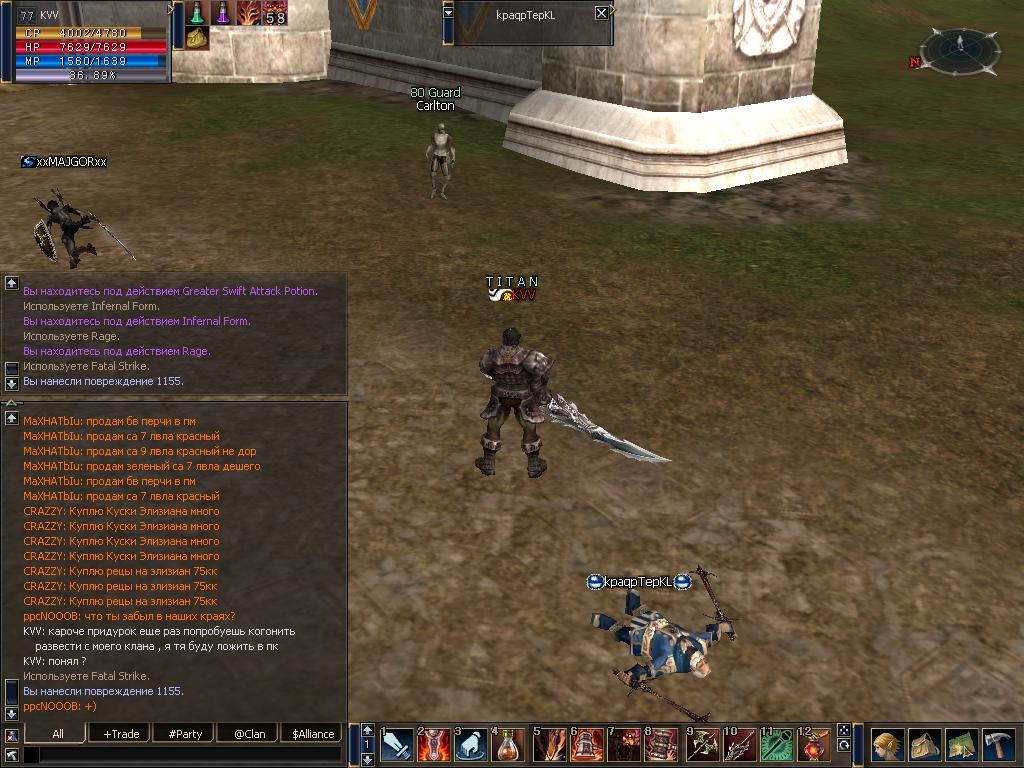Click the compass radar

(959, 51)
